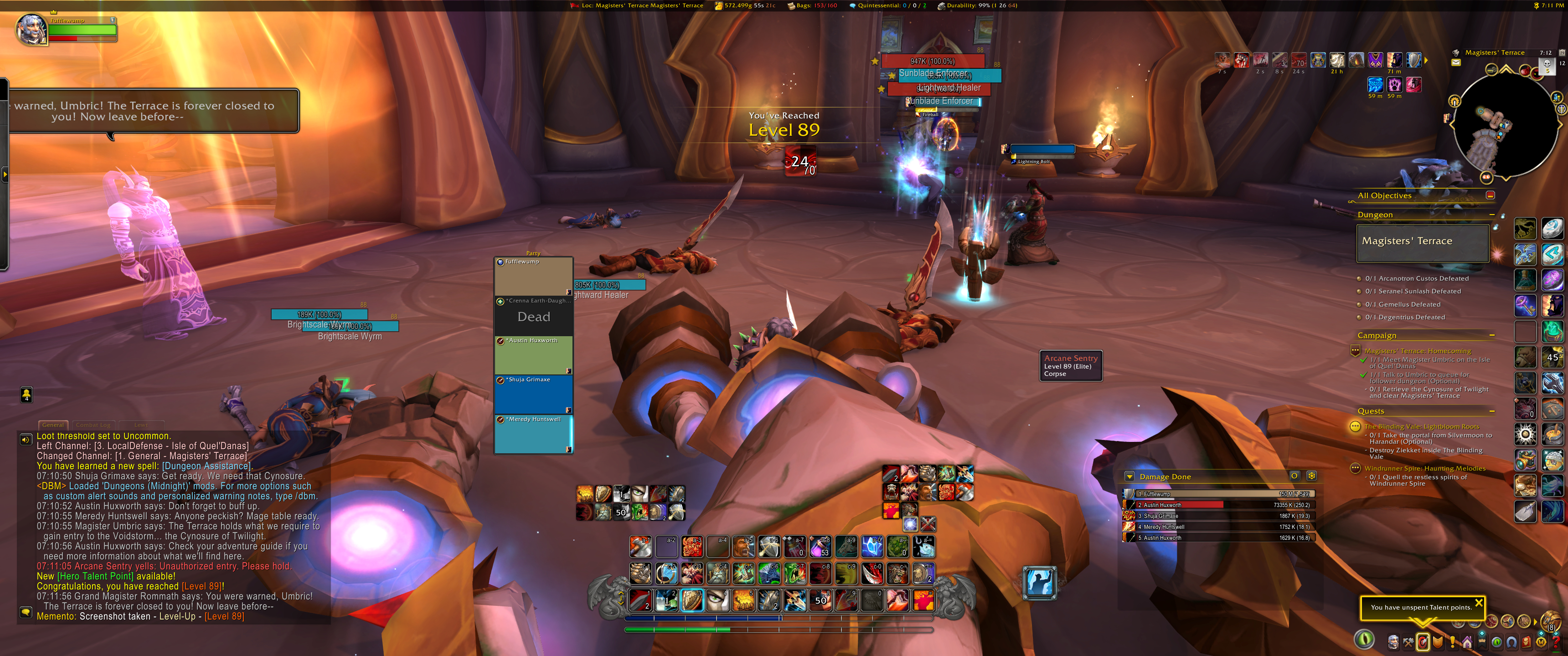Switch to the Combat Log tab

(x=93, y=425)
